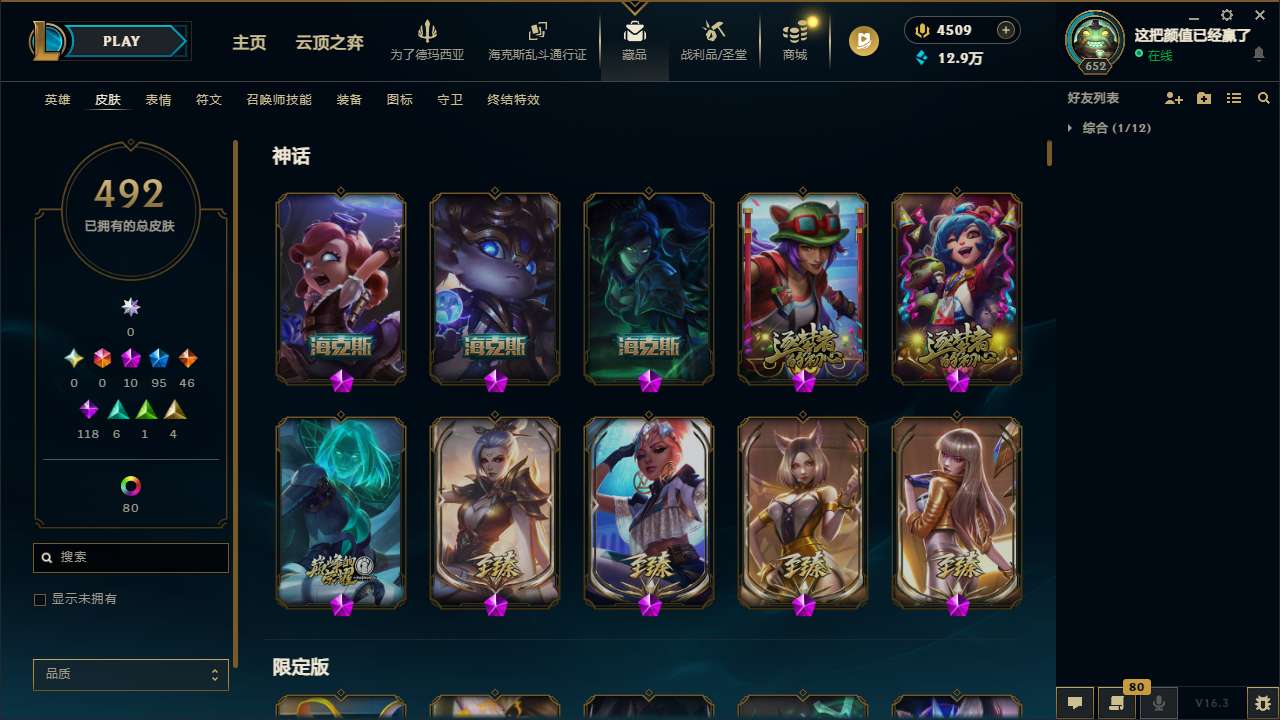Switch to the 表情 emotes tab

click(157, 100)
